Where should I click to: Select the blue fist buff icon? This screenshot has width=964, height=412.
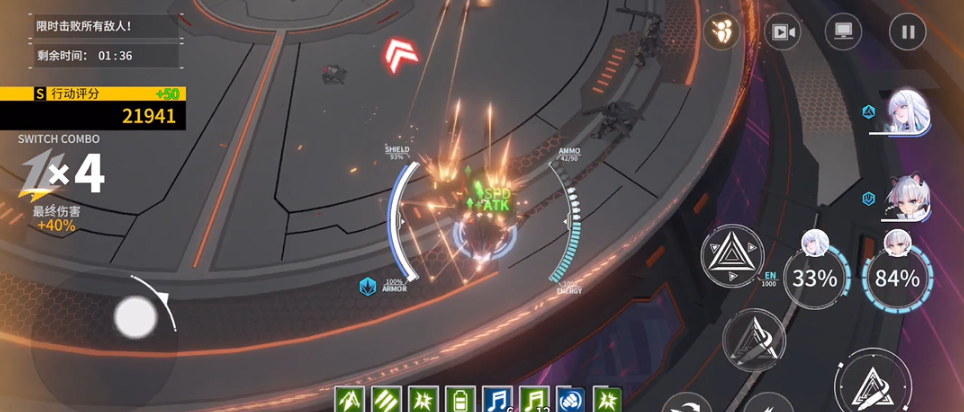click(570, 399)
